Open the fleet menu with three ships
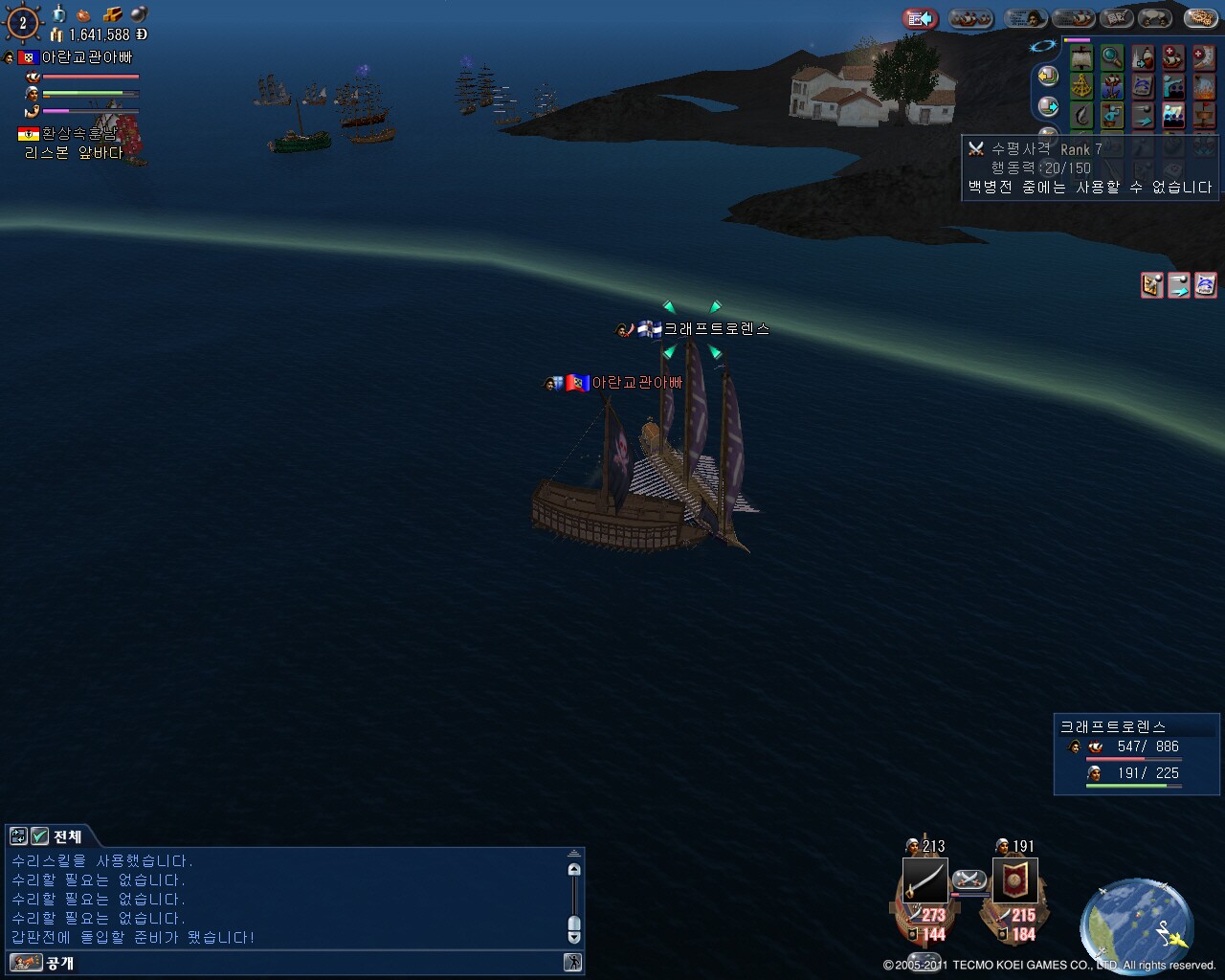This screenshot has height=980, width=1225. pos(970,18)
